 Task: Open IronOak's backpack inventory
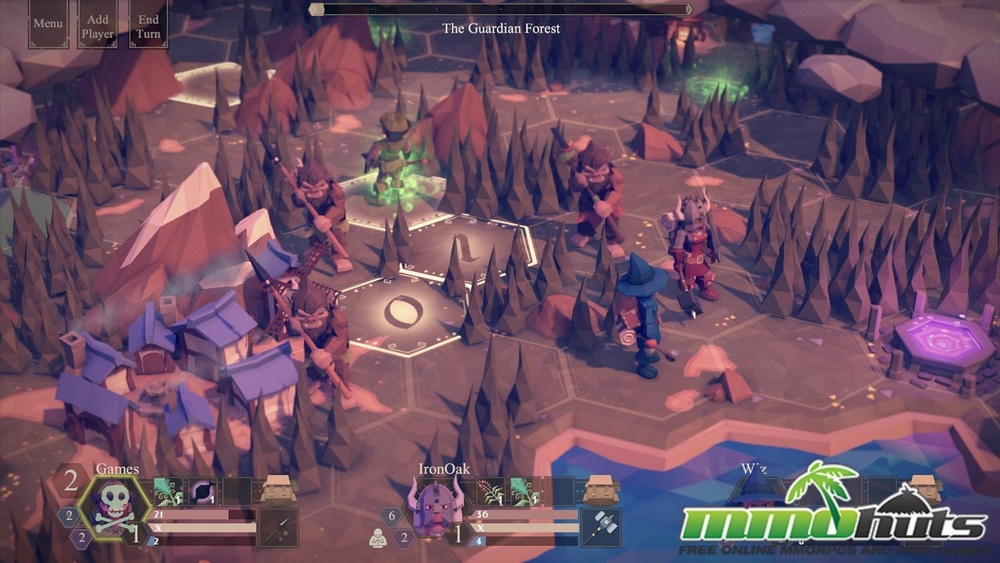(x=600, y=491)
